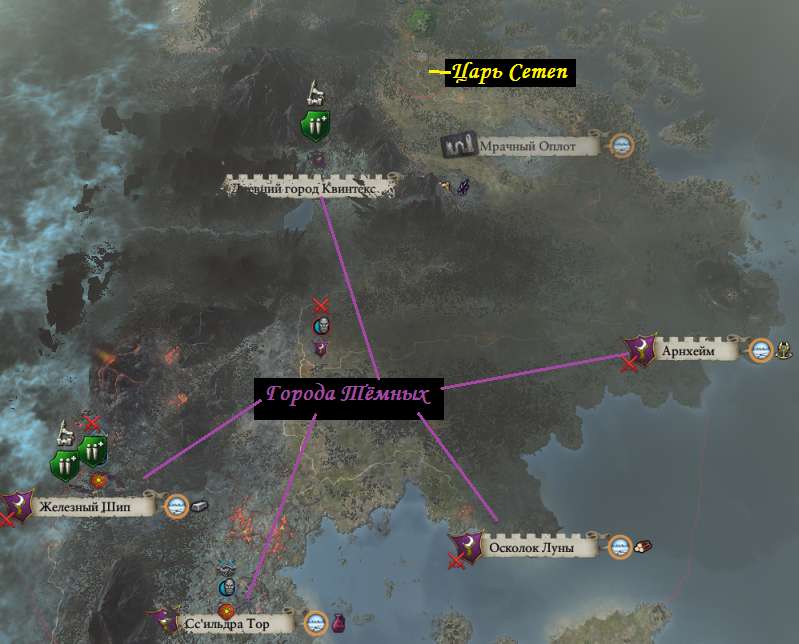Image resolution: width=799 pixels, height=644 pixels.
Task: Click the port icon beside Железный Шип
Action: coord(177,506)
